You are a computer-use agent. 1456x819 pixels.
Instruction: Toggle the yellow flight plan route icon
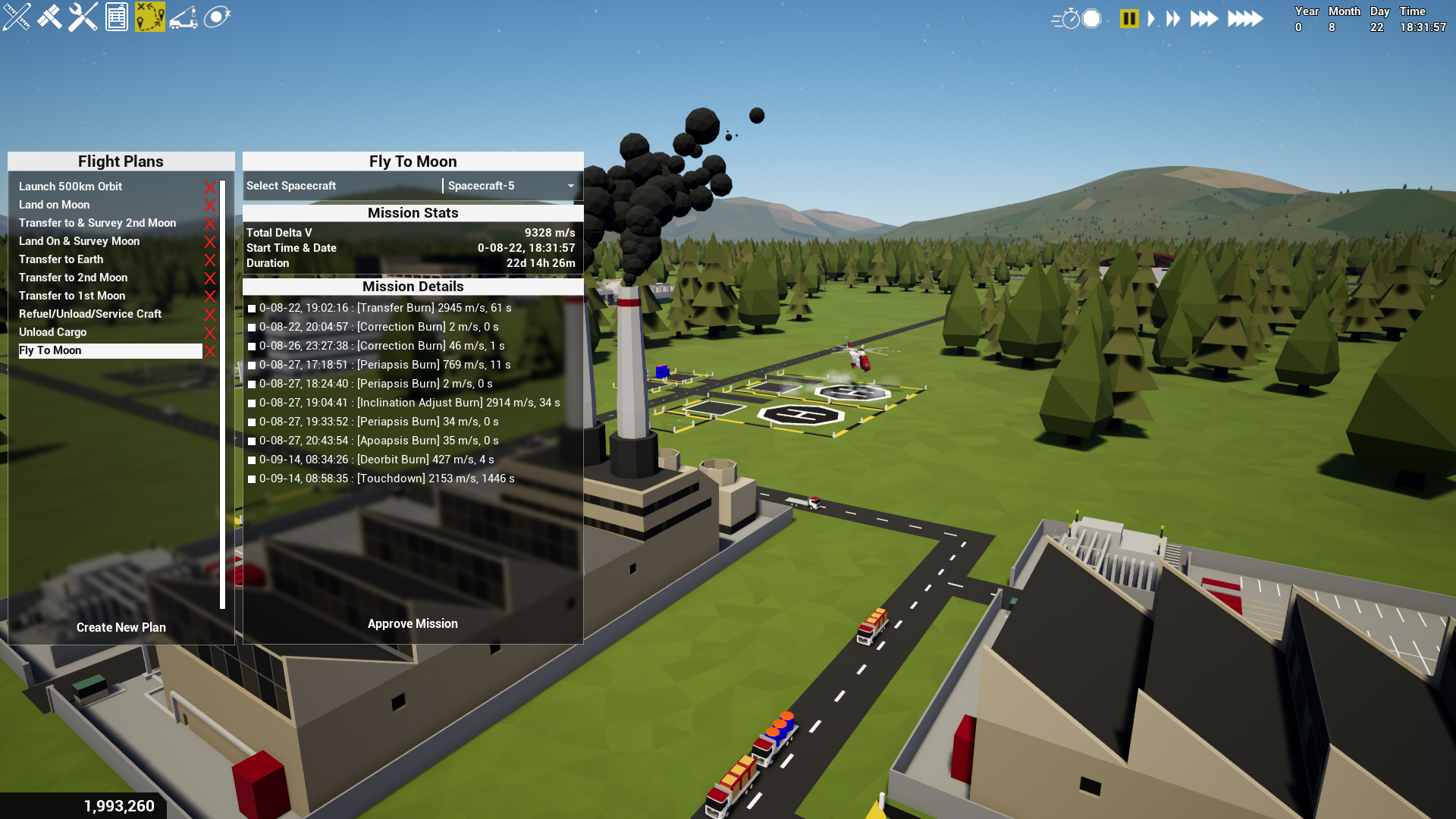point(150,17)
